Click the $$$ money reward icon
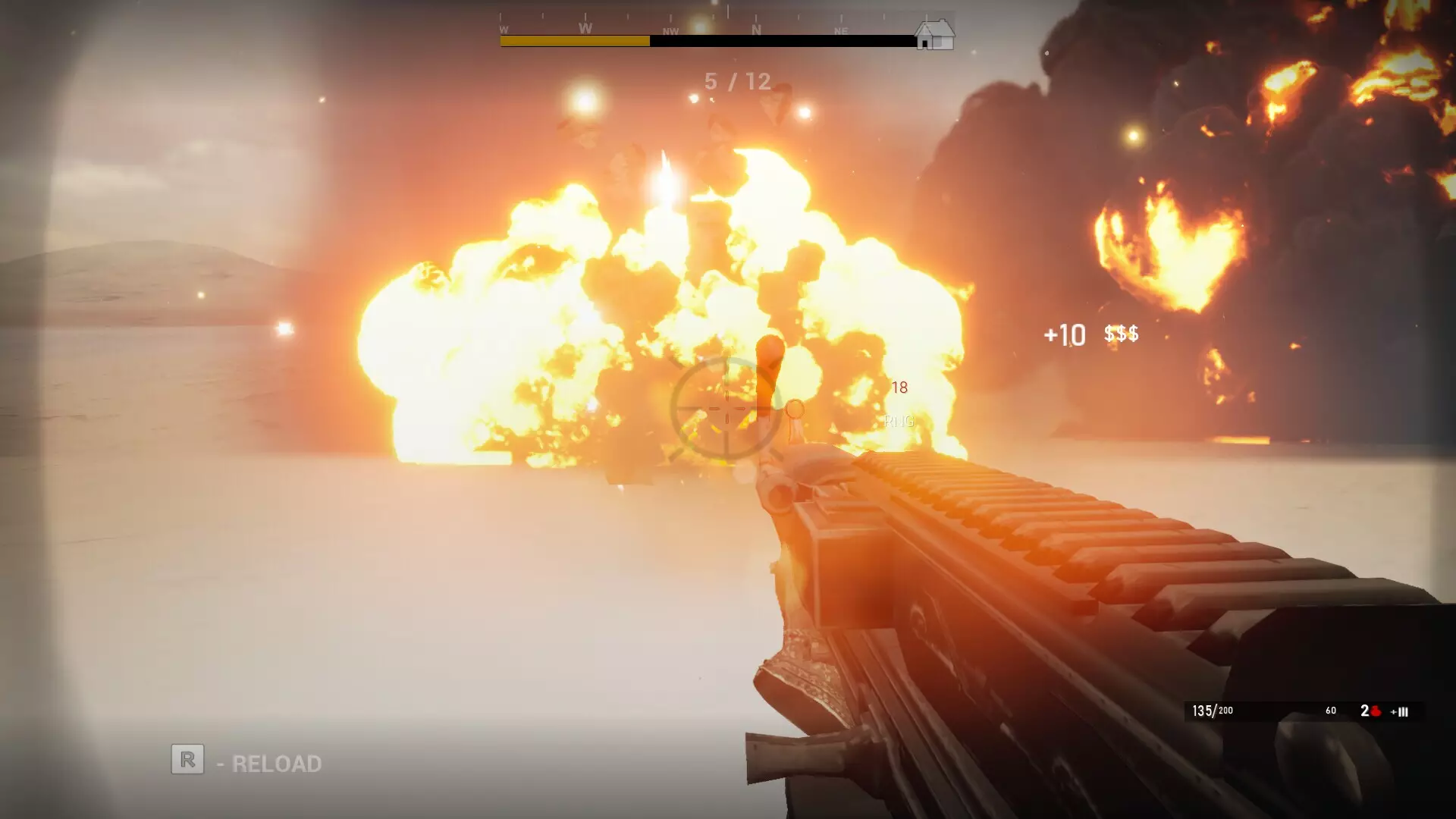Image resolution: width=1456 pixels, height=819 pixels. click(1120, 334)
